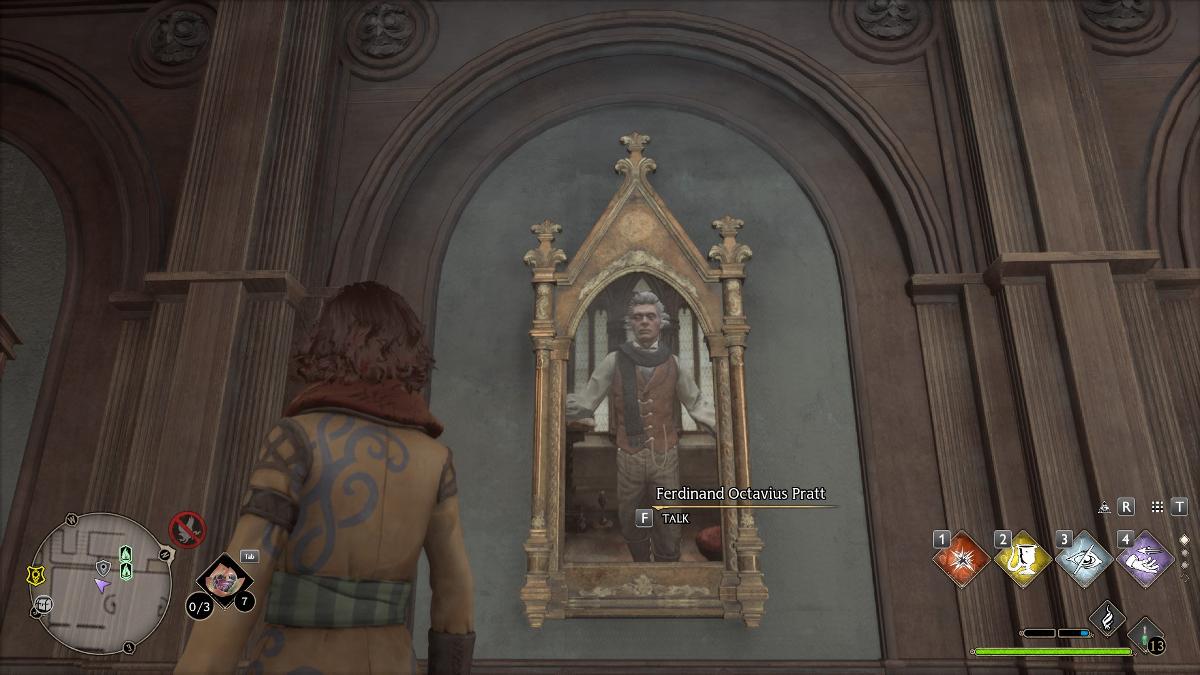
Task: Select the yellow quest badge on the minimap
Action: pos(33,575)
